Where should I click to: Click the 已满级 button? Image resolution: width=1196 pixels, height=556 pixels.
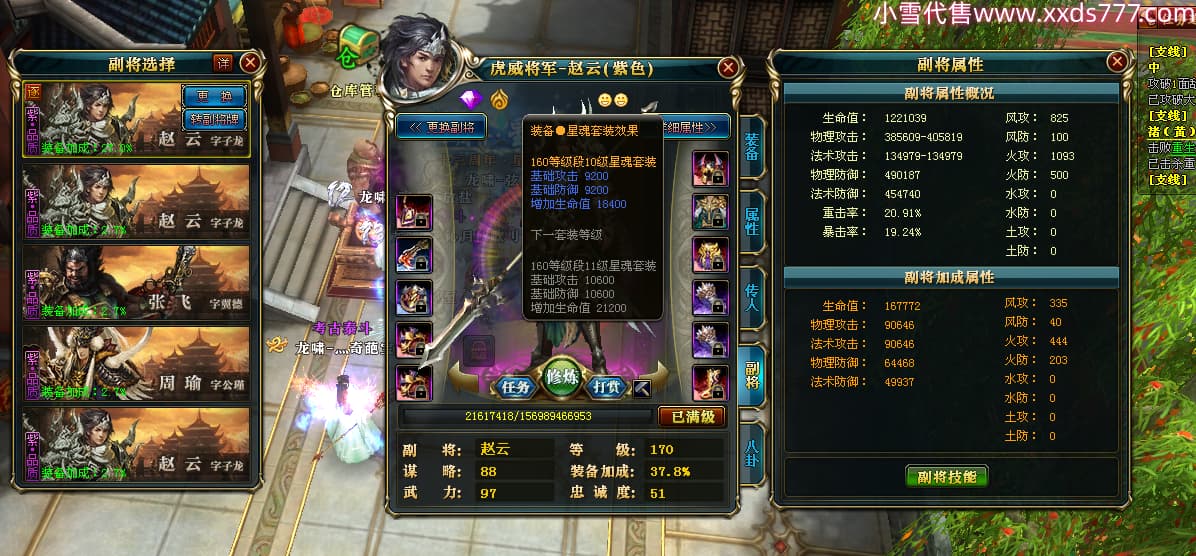click(x=692, y=416)
